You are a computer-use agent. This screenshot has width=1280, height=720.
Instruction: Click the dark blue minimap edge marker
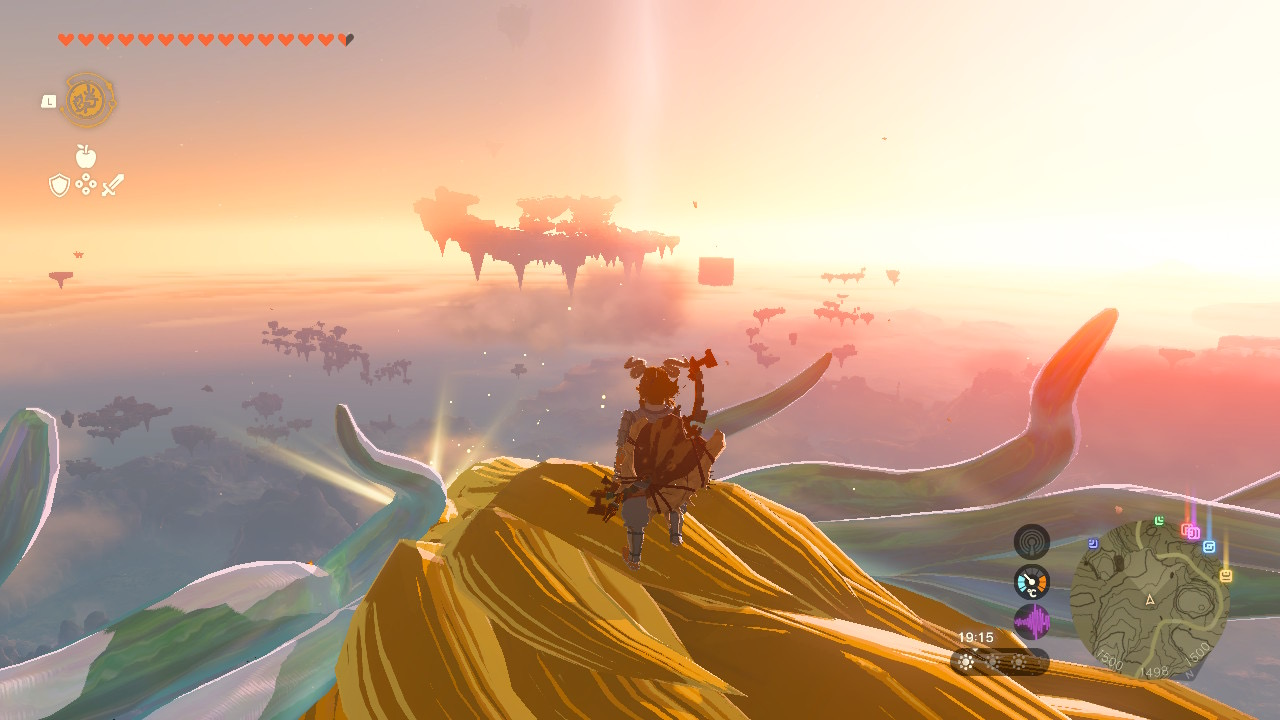point(1094,544)
